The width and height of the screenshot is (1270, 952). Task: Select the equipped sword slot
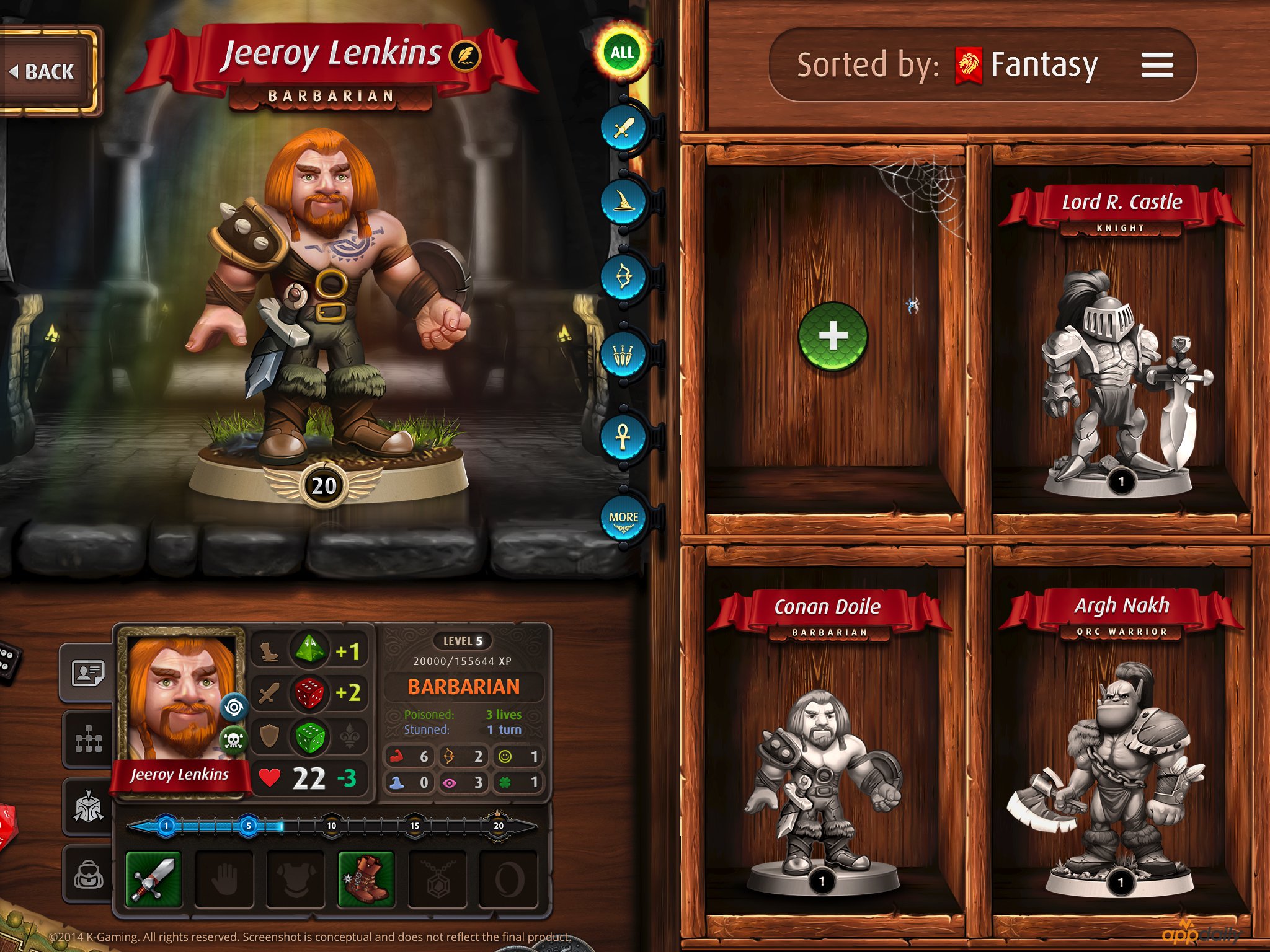tap(153, 879)
